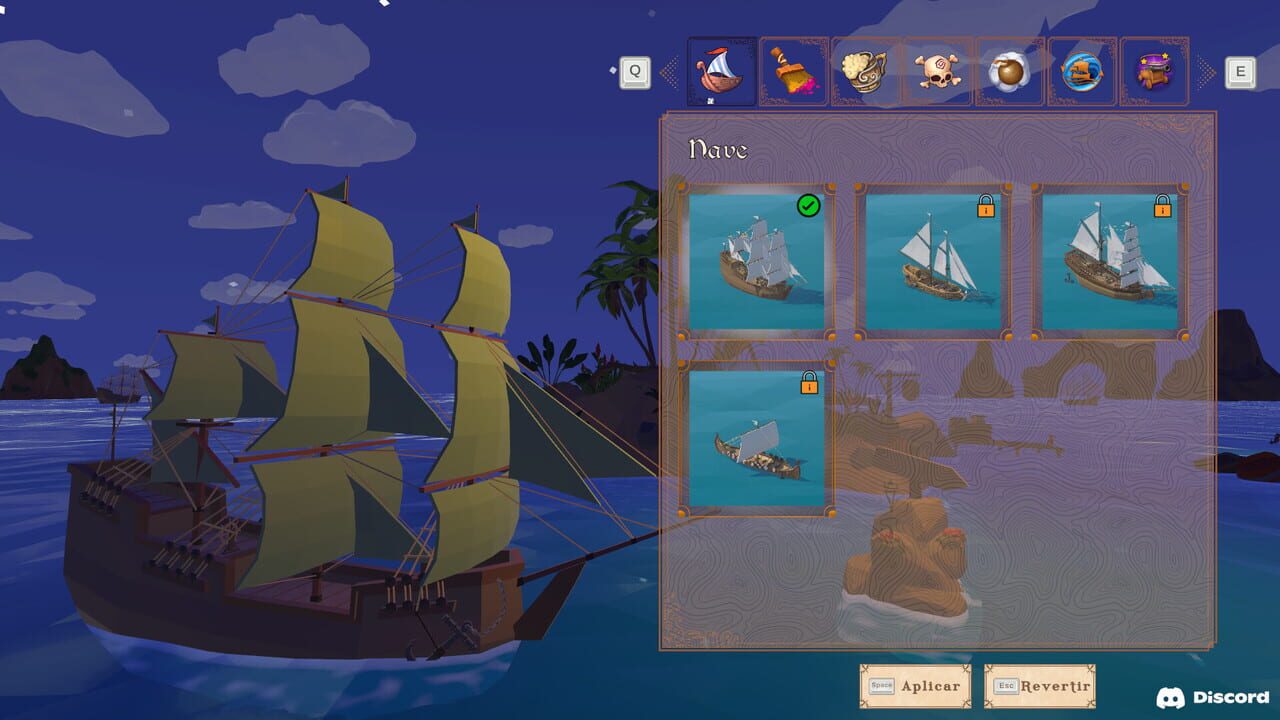Select the locked two-masted schooner thumbnail
Image resolution: width=1280 pixels, height=720 pixels.
pyautogui.click(x=934, y=260)
